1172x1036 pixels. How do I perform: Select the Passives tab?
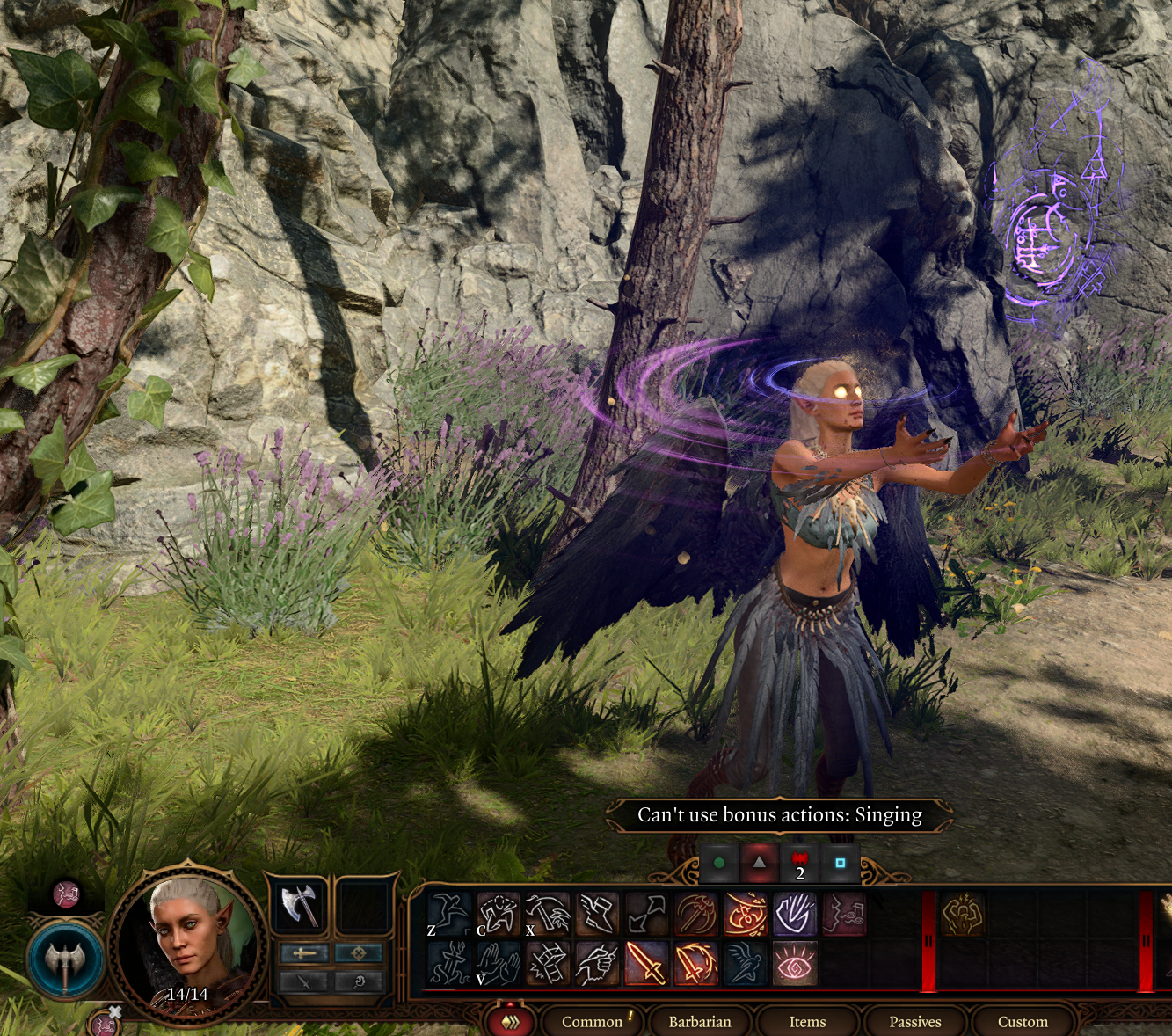914,1021
